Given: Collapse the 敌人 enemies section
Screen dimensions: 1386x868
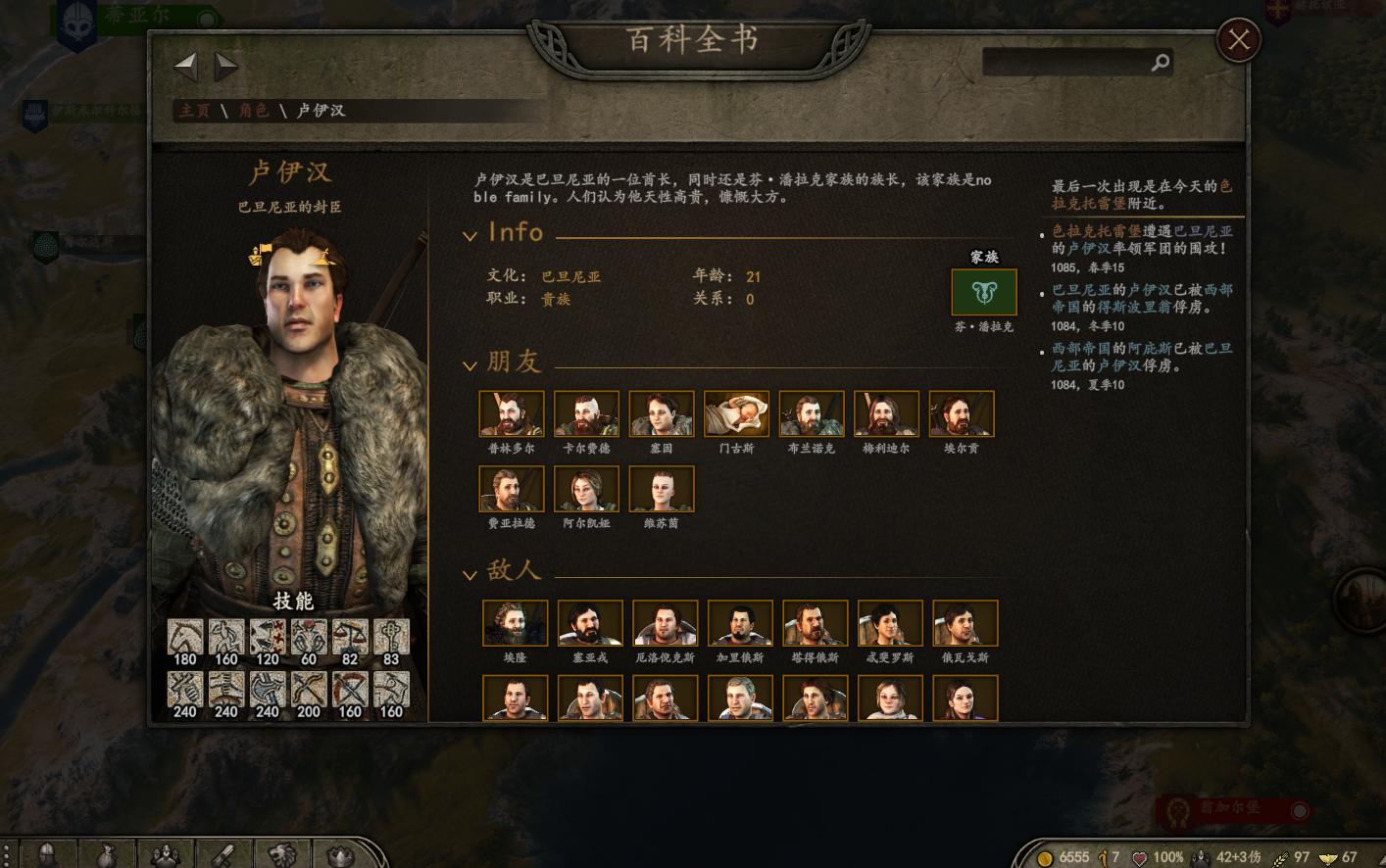Looking at the screenshot, I should point(471,573).
